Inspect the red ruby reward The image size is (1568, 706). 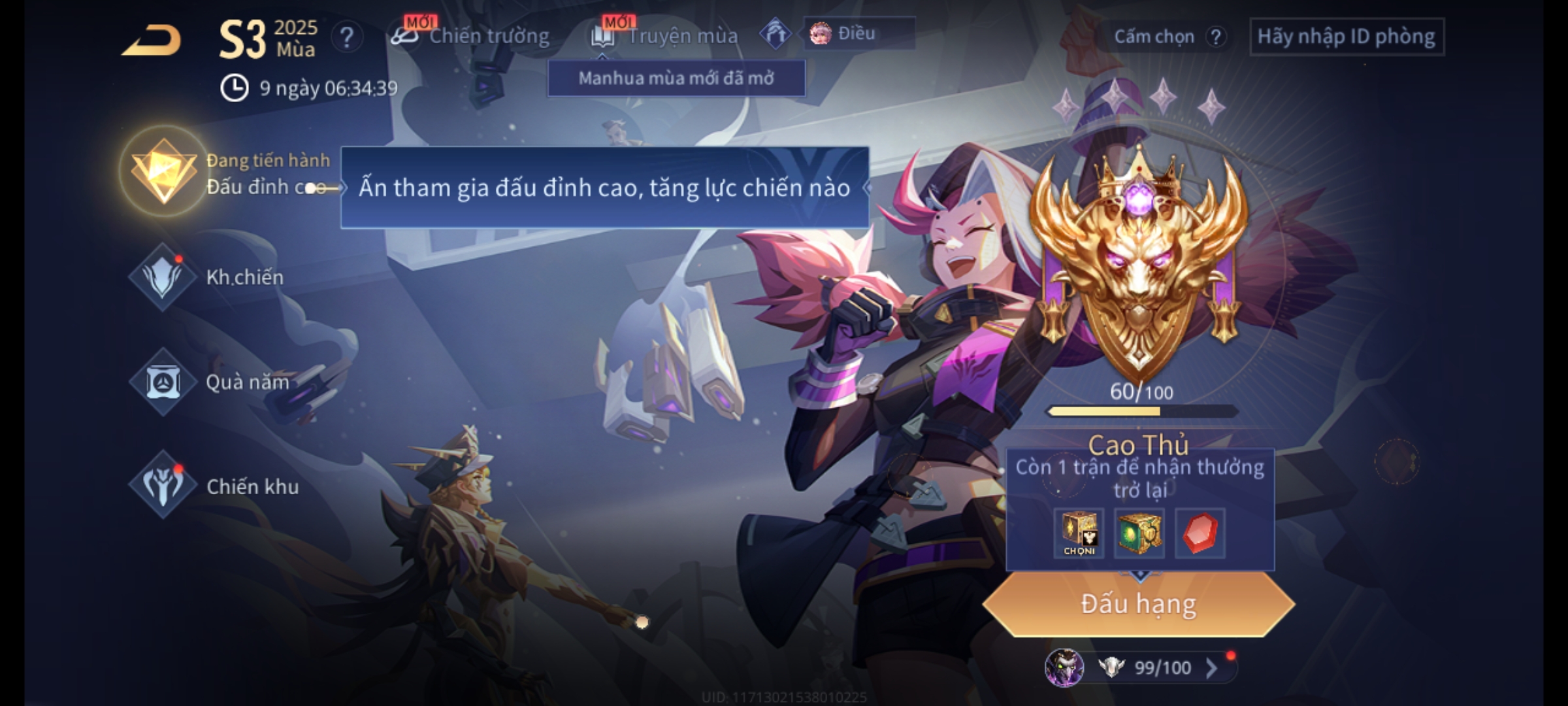[1200, 533]
